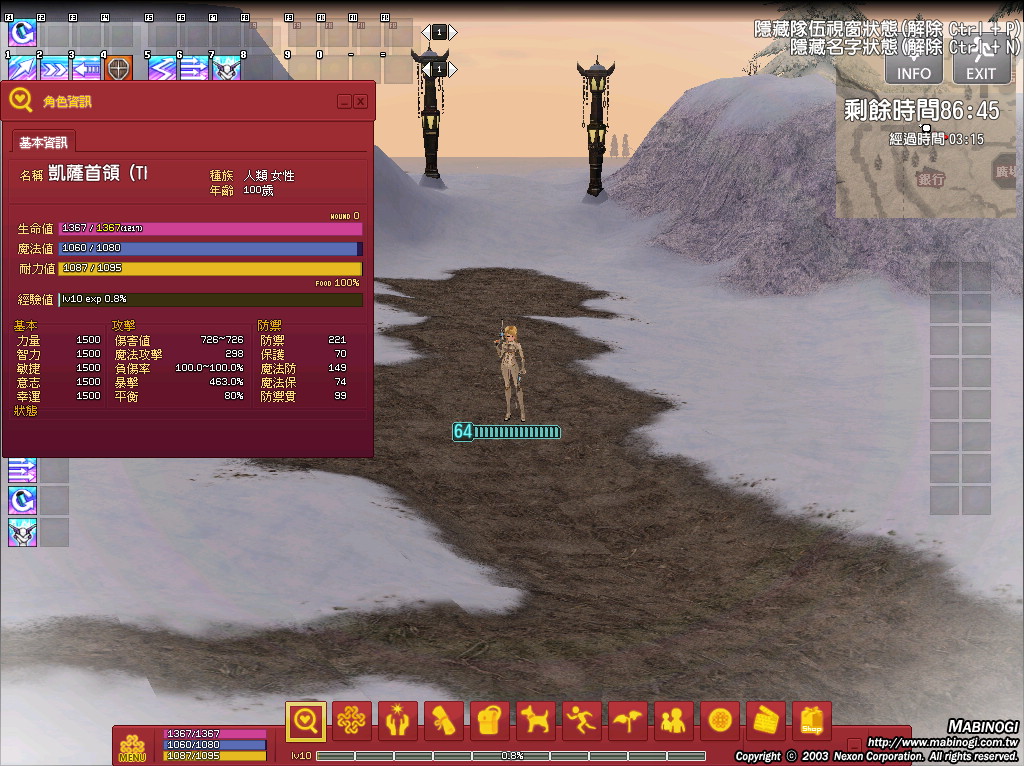Toggle the character info magnifier icon
This screenshot has height=766, width=1024.
pyautogui.click(x=305, y=720)
